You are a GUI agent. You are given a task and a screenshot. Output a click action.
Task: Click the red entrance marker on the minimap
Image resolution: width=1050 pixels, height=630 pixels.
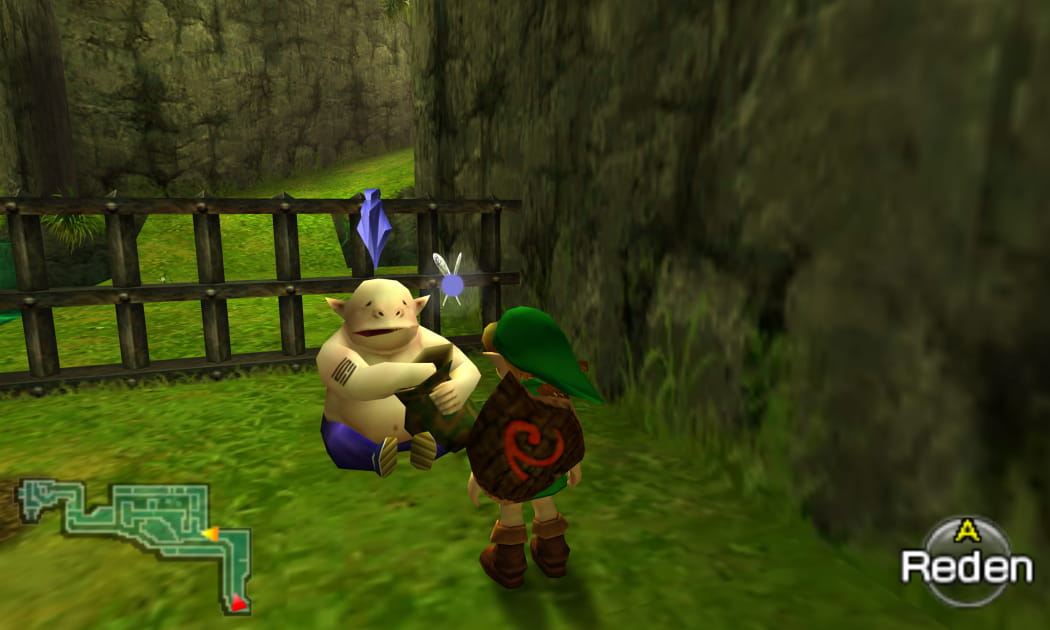[x=238, y=601]
